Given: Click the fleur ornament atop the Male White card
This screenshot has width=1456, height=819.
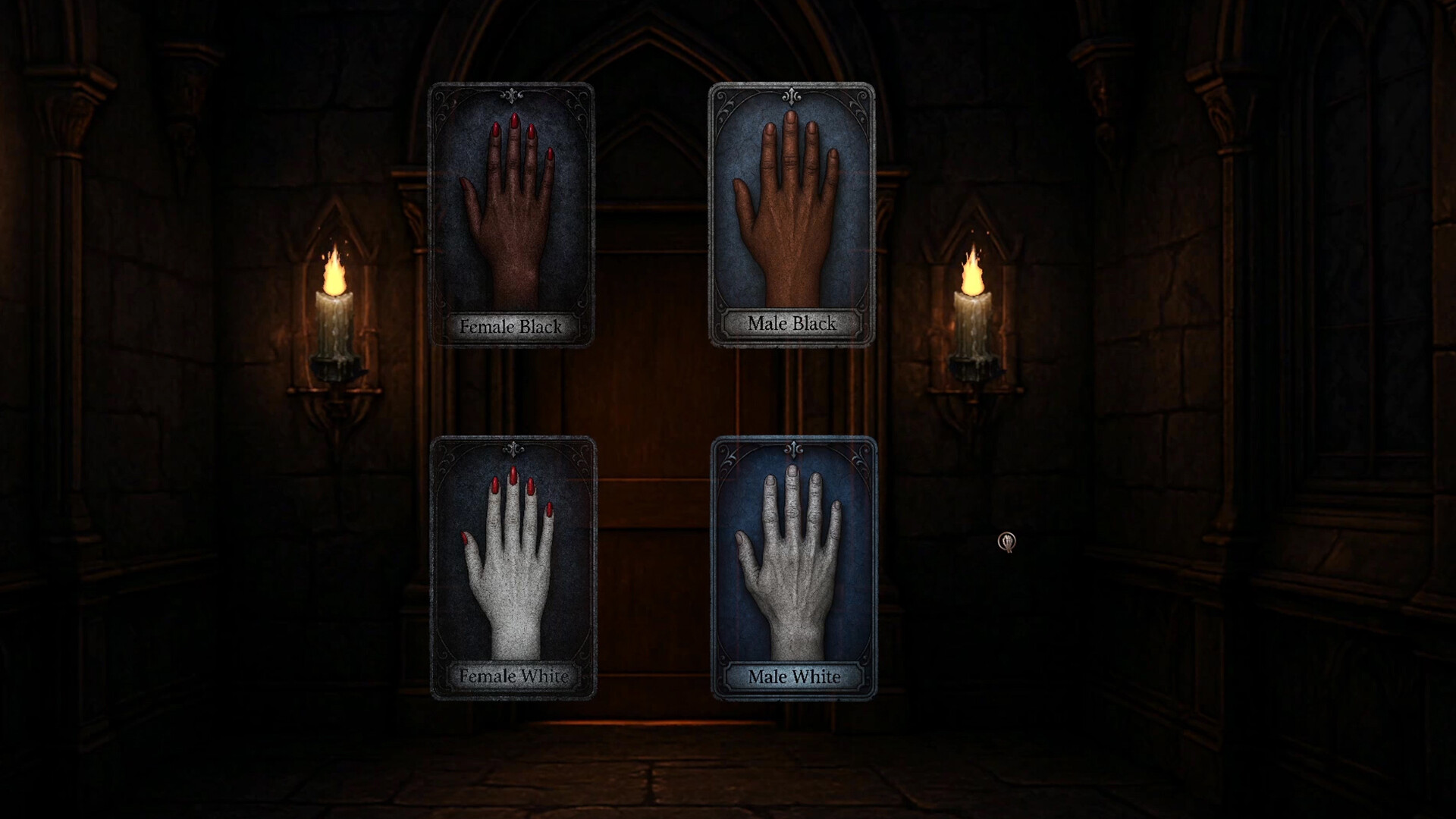Looking at the screenshot, I should click(794, 449).
